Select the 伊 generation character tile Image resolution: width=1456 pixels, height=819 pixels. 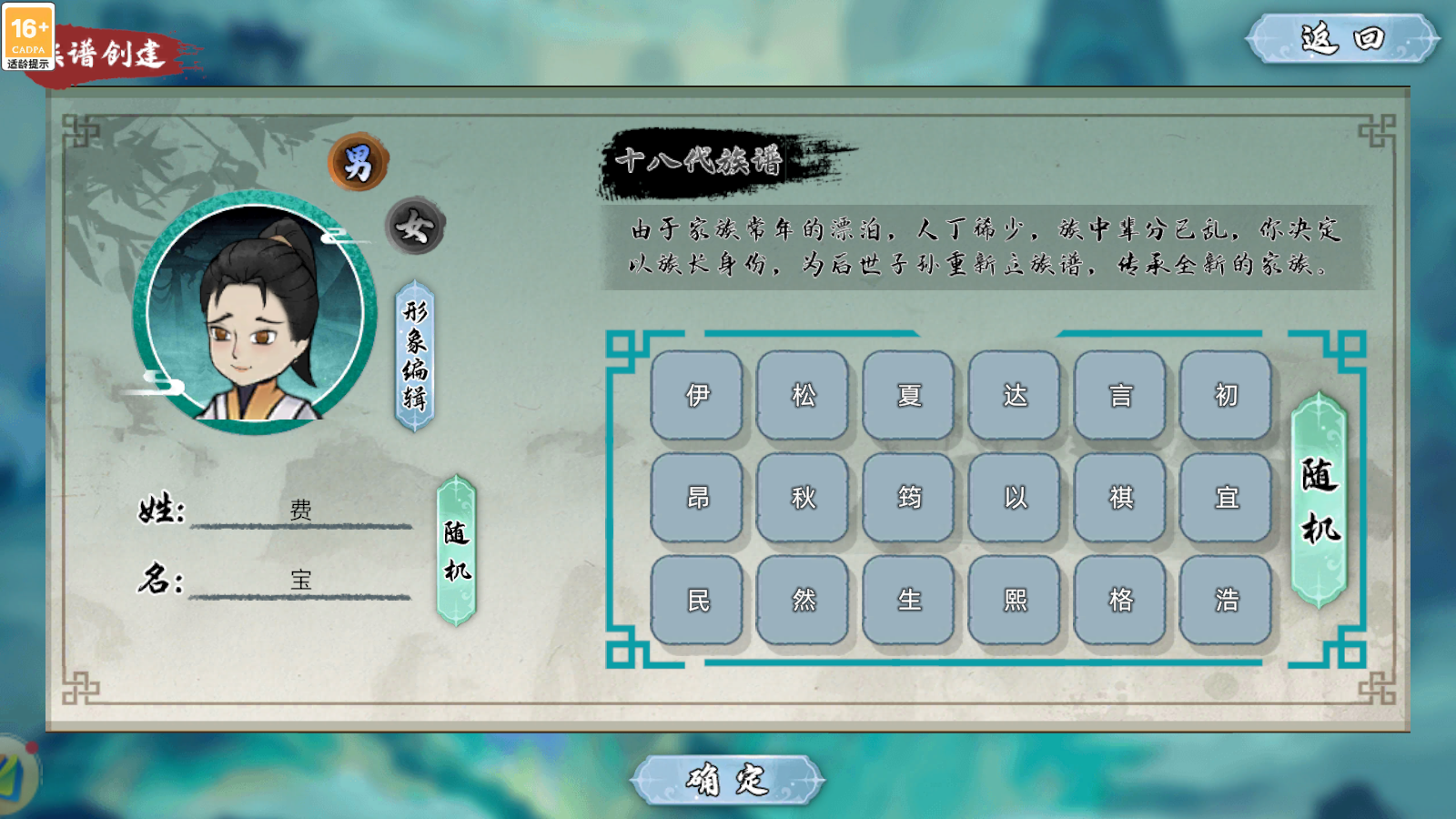698,396
